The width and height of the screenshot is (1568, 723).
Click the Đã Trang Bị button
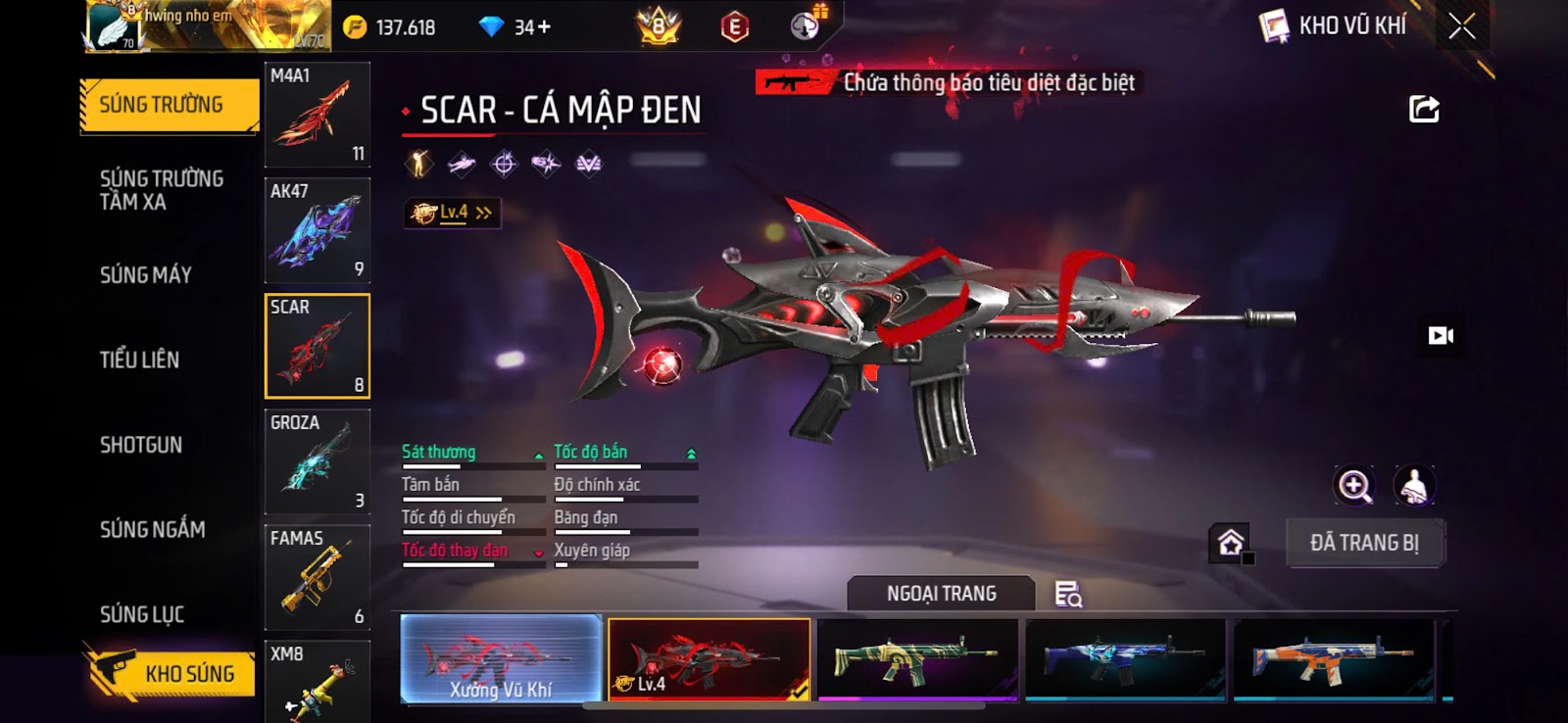pos(1364,543)
